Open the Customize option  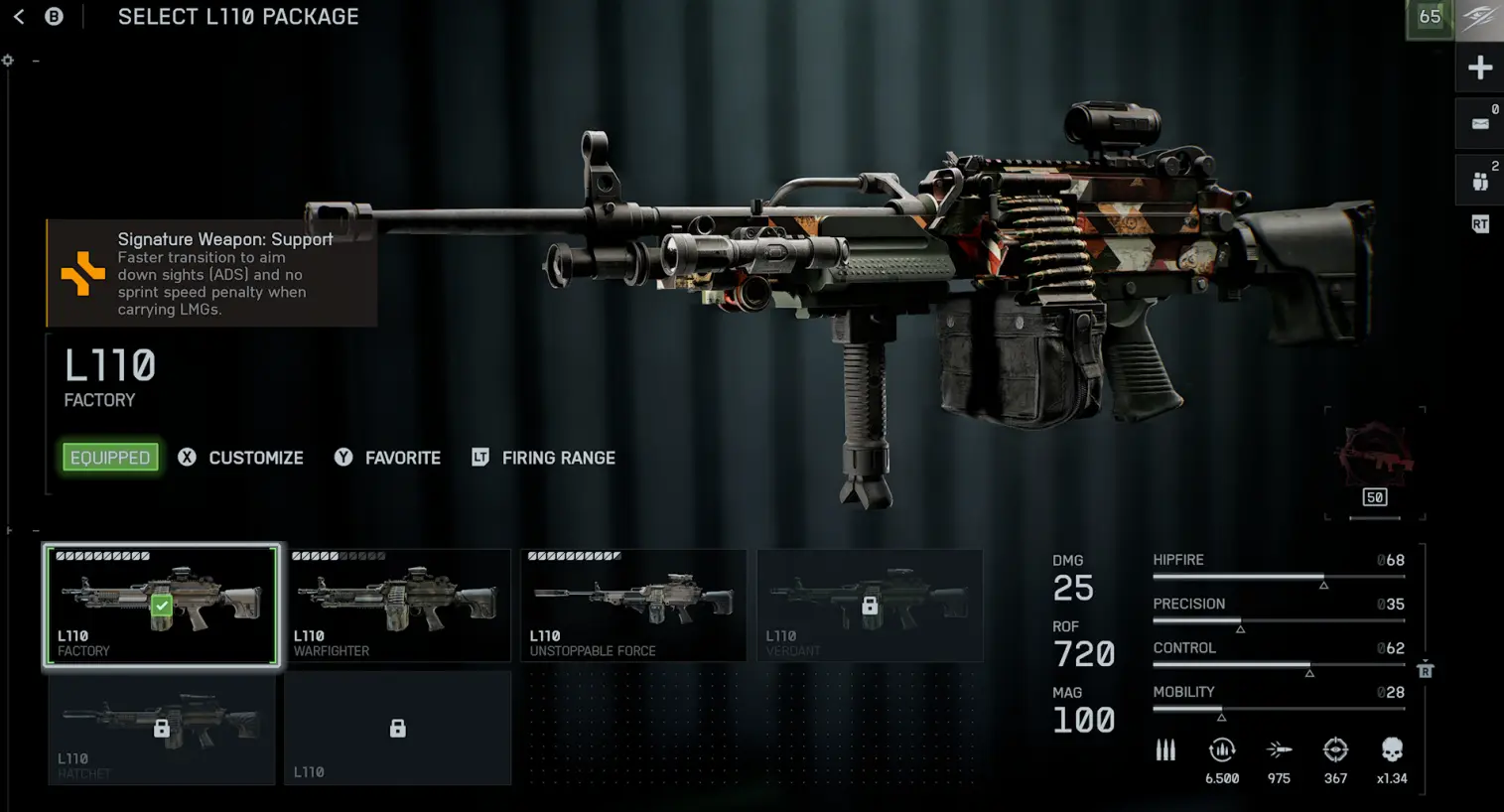(x=241, y=458)
